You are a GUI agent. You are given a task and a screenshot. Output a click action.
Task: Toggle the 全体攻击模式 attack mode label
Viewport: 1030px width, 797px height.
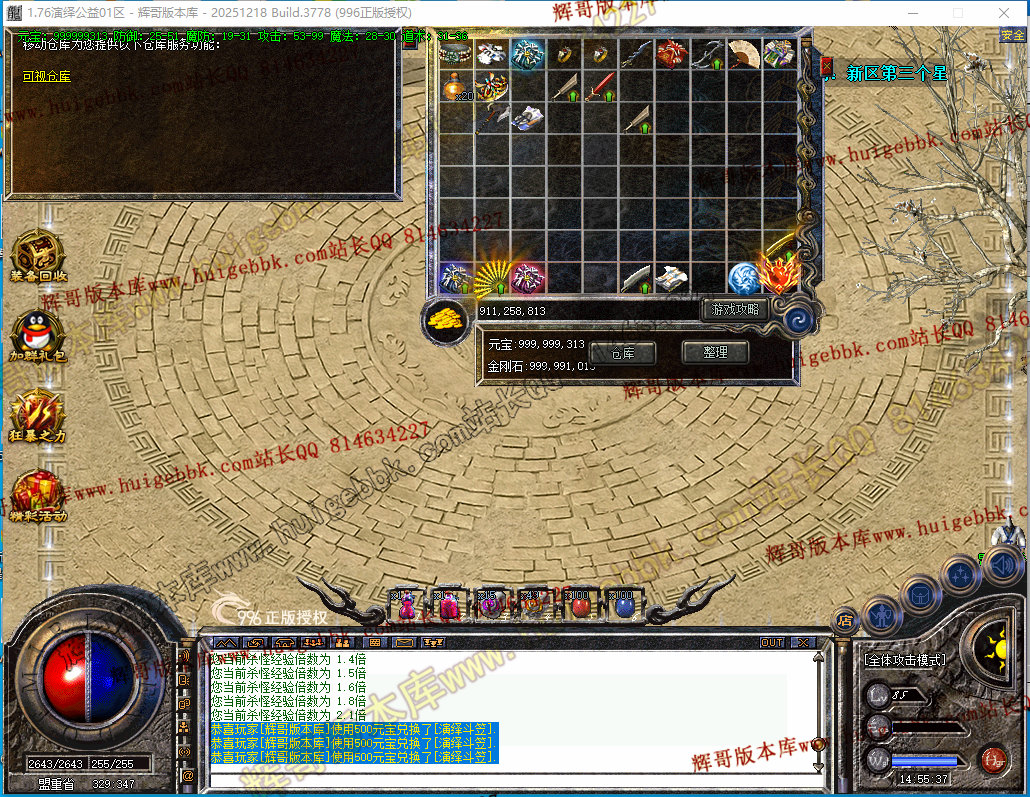tap(904, 660)
